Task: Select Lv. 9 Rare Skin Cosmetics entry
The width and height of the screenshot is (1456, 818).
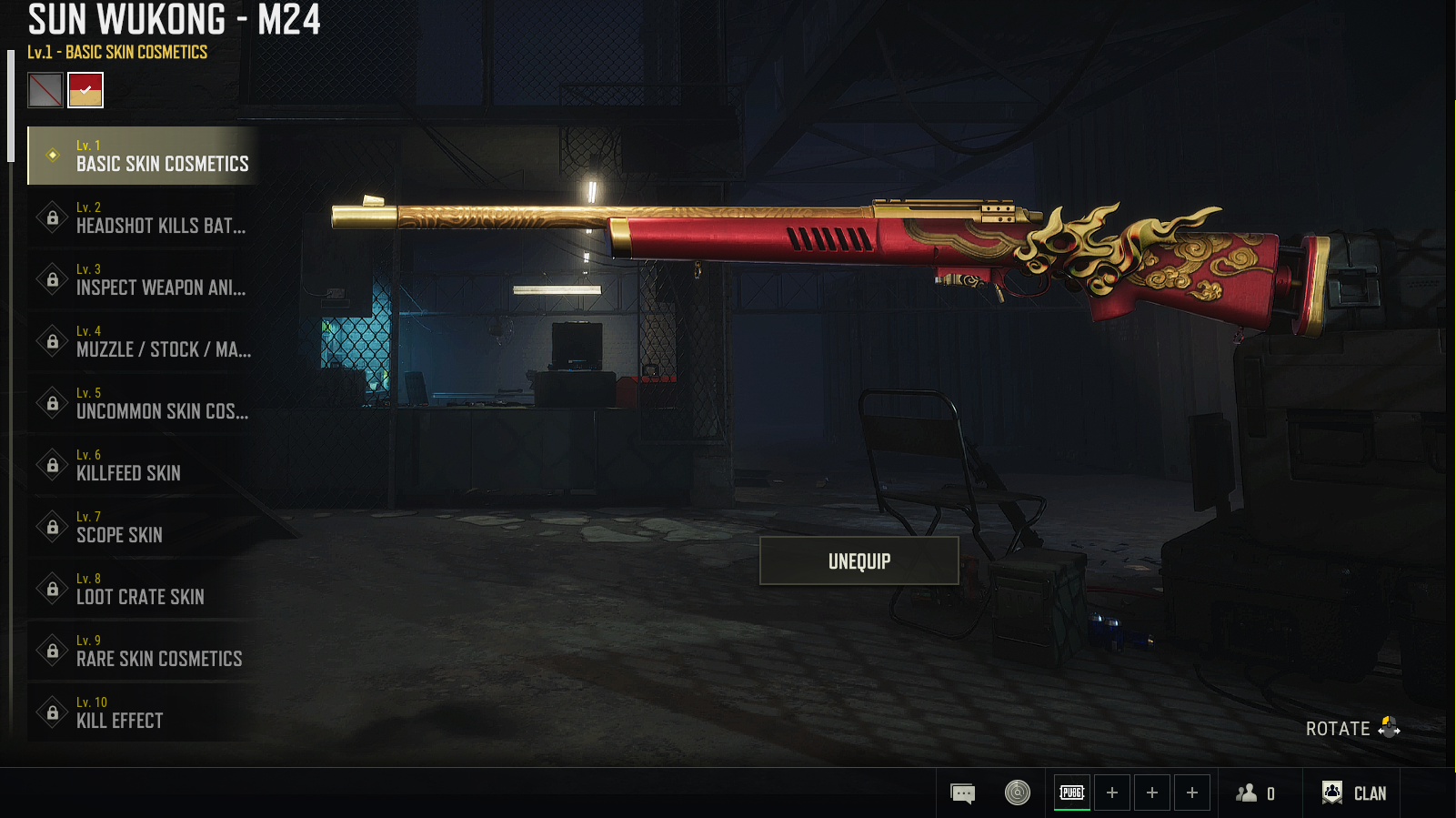Action: (144, 651)
